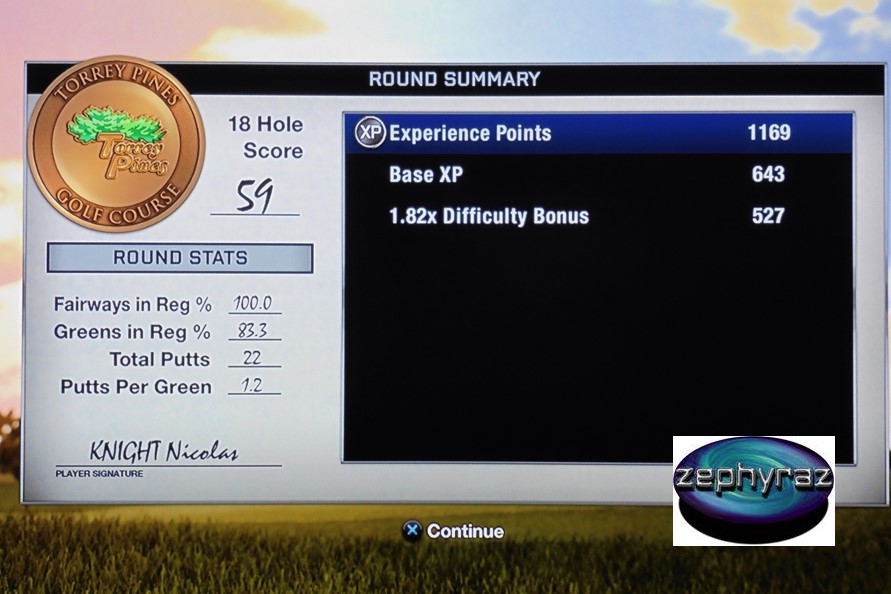Select the 1.82x Difficulty Bonus row
891x594 pixels.
click(x=598, y=216)
